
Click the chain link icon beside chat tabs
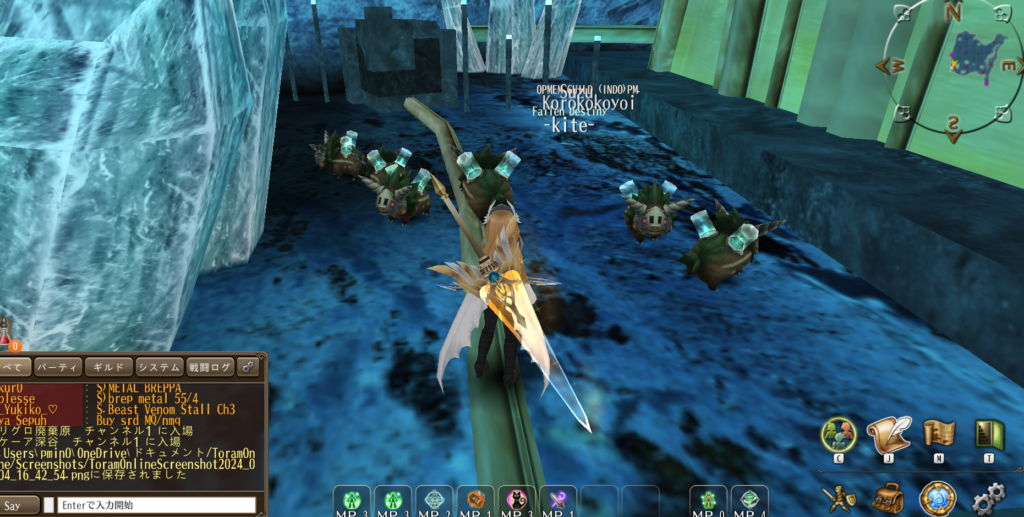coord(249,367)
